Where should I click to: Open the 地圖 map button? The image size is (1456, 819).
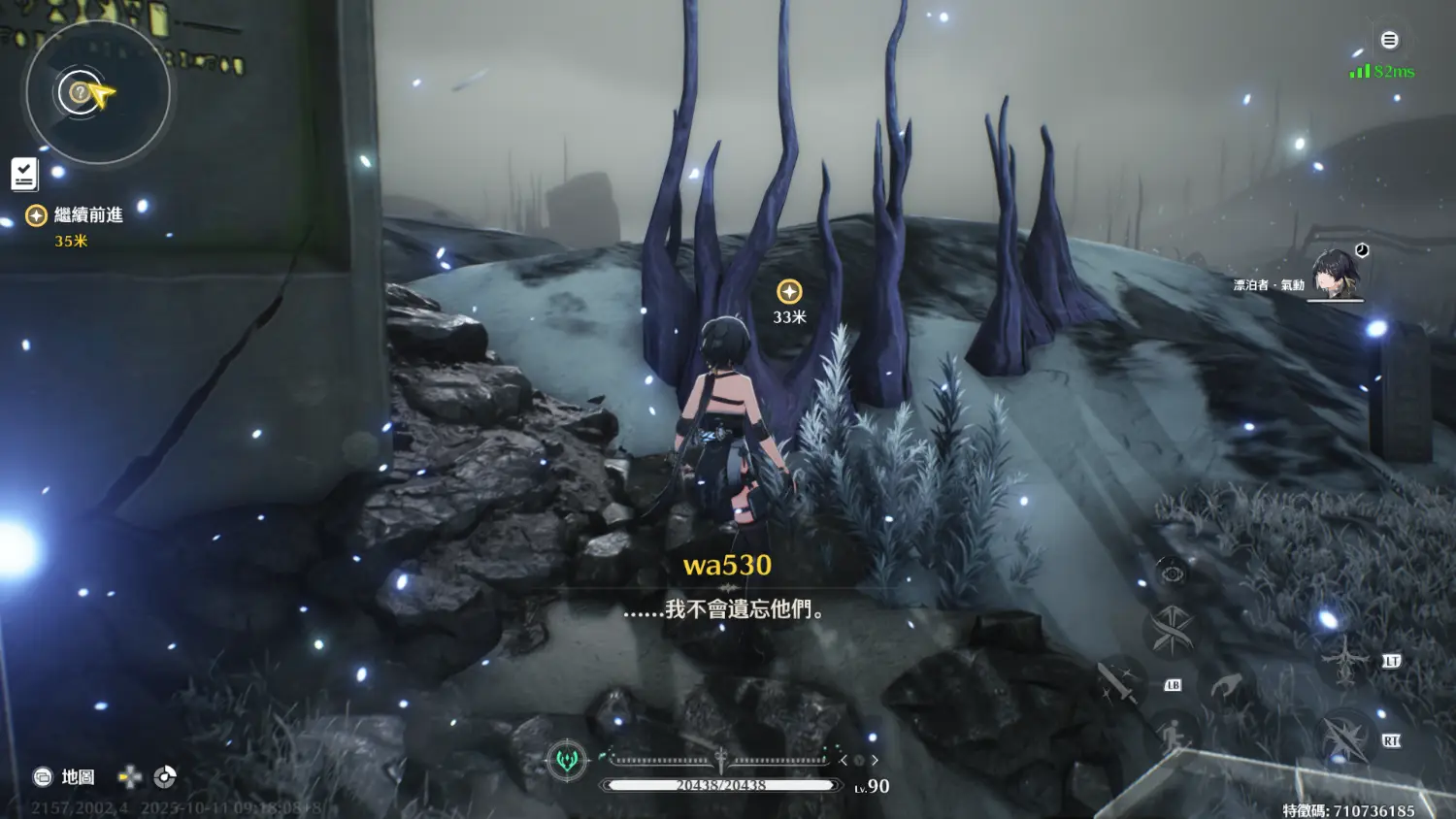point(65,776)
